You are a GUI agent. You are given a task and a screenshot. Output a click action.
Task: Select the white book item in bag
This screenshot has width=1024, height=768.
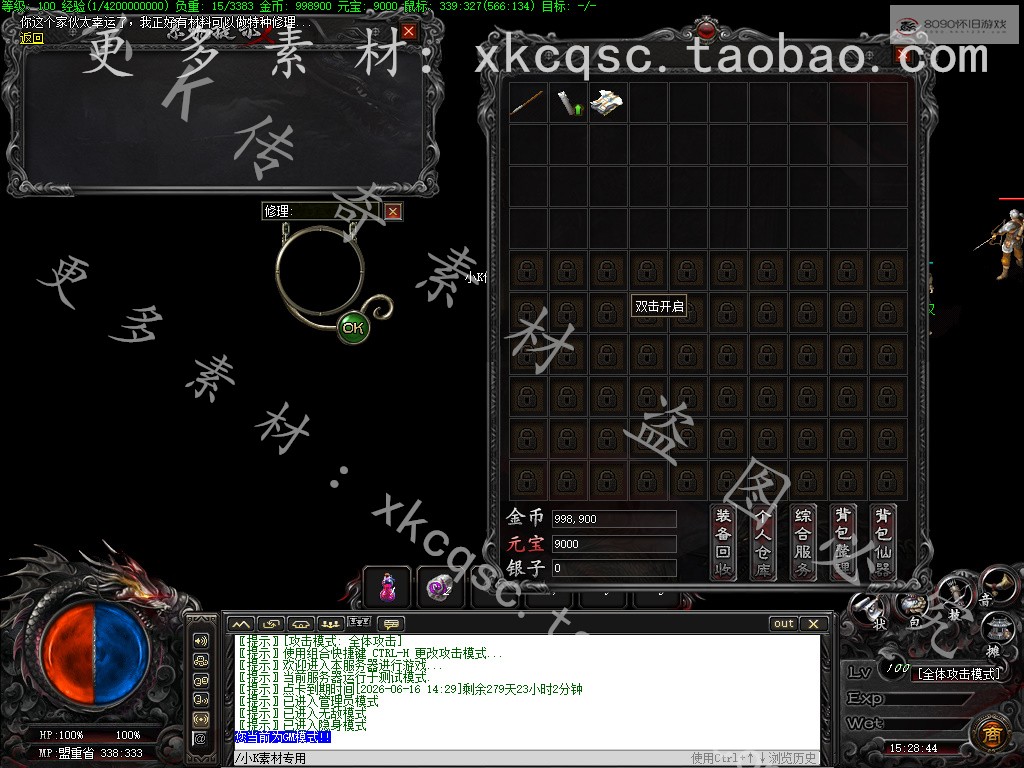(x=608, y=103)
